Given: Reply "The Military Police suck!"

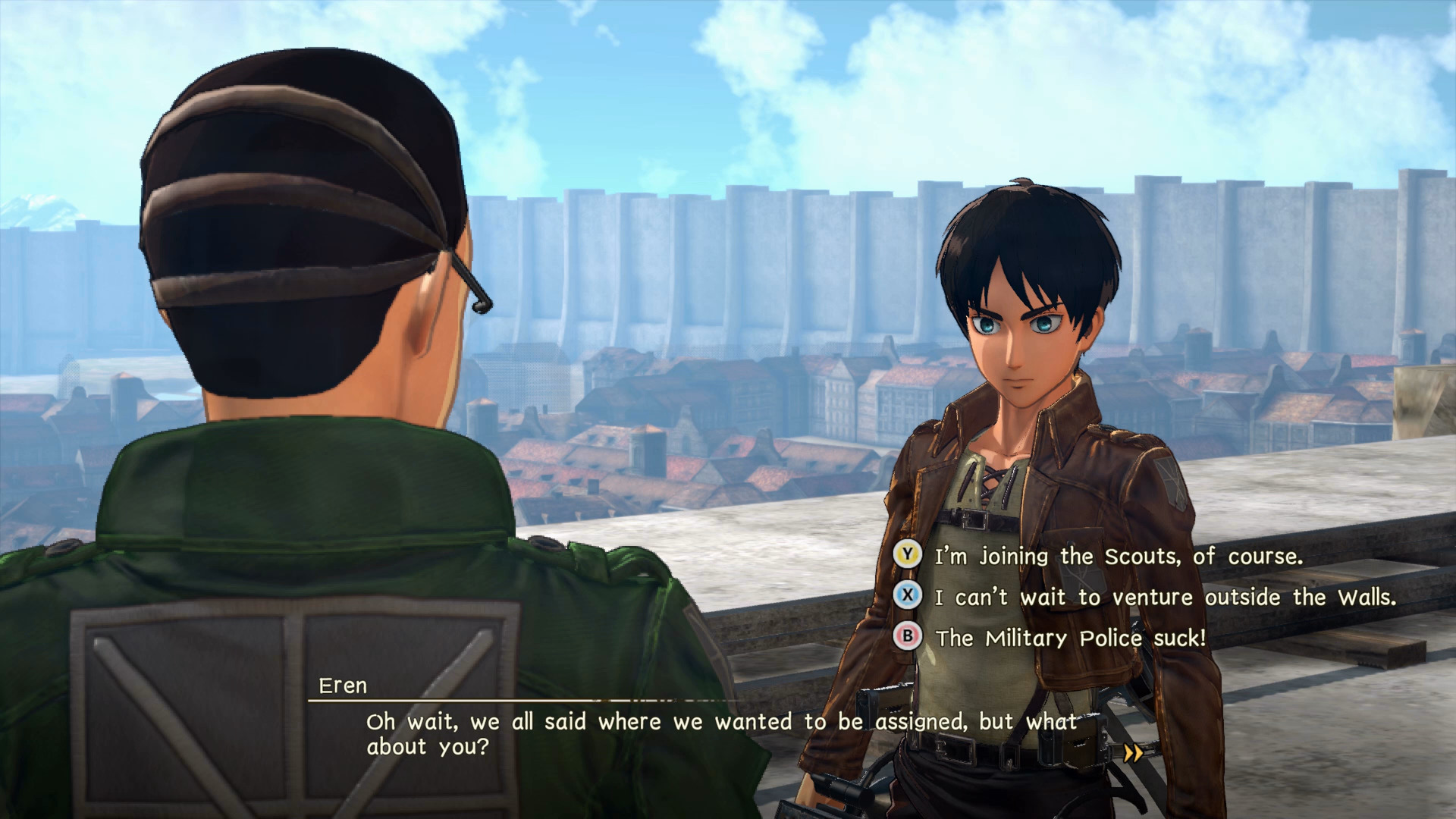Looking at the screenshot, I should (1070, 639).
